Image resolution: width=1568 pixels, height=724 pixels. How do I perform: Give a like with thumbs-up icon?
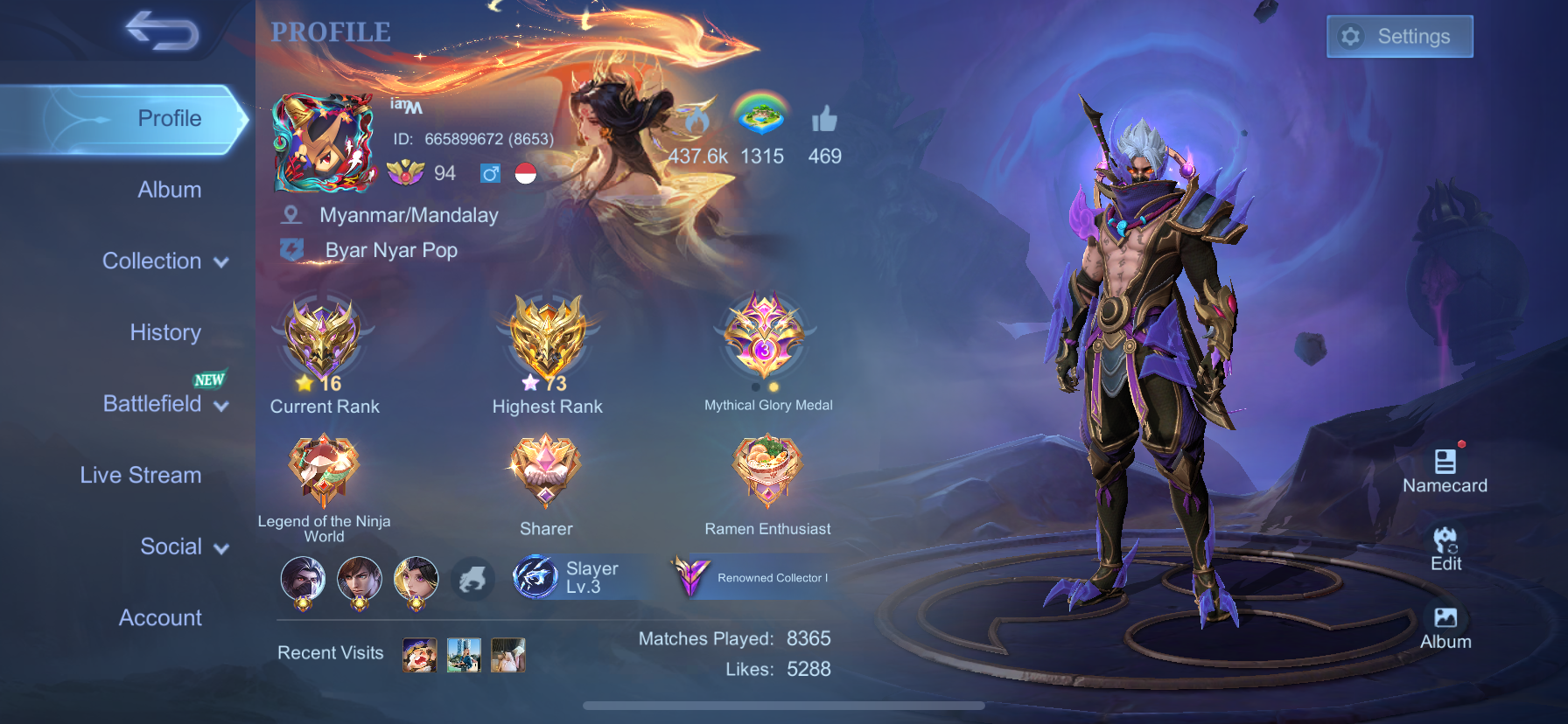pos(824,121)
